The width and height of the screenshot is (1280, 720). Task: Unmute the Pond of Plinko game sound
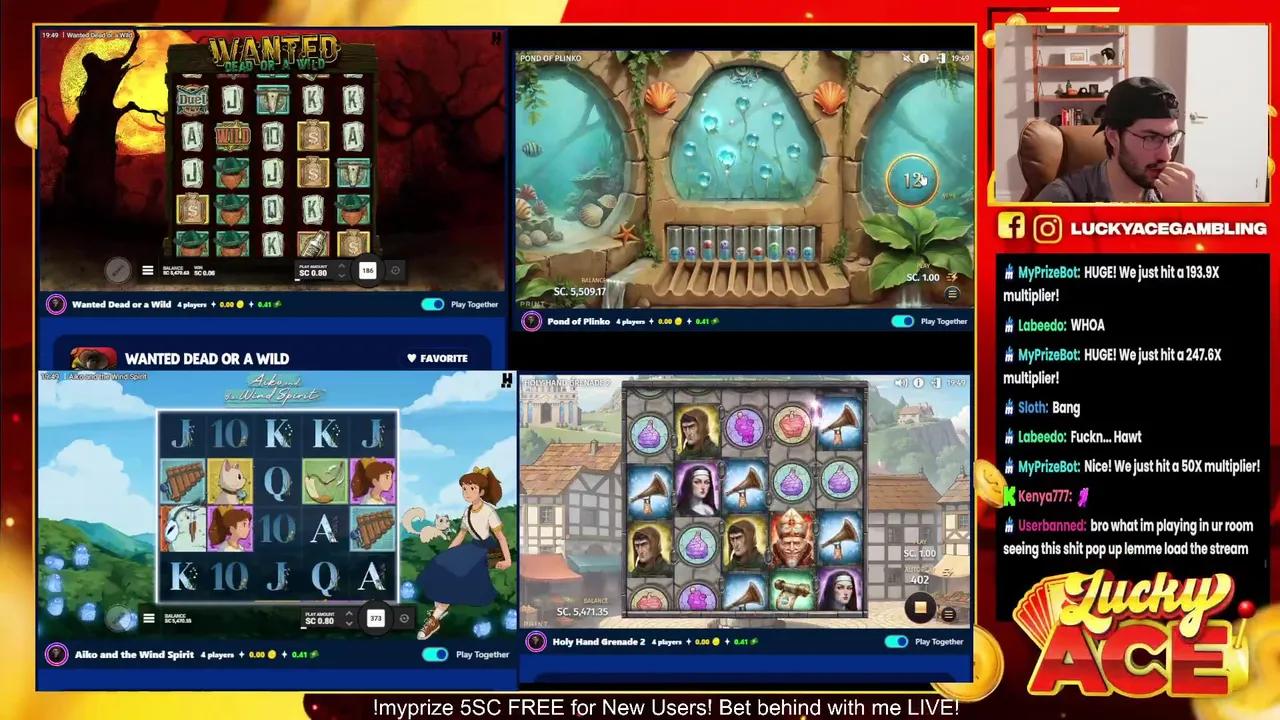click(x=906, y=58)
